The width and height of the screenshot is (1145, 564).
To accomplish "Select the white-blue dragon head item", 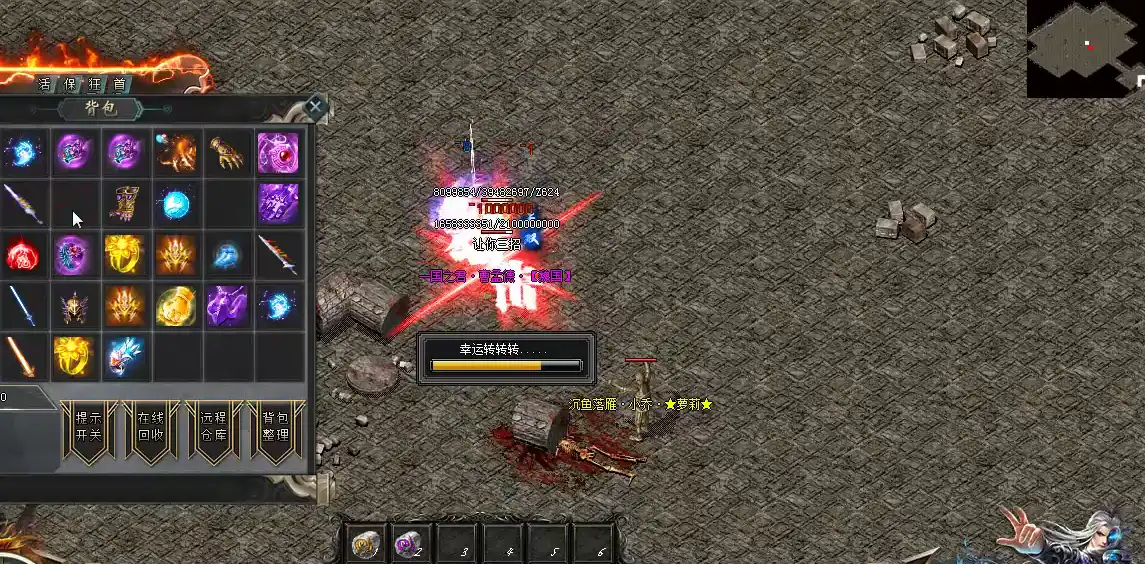I will 126,357.
